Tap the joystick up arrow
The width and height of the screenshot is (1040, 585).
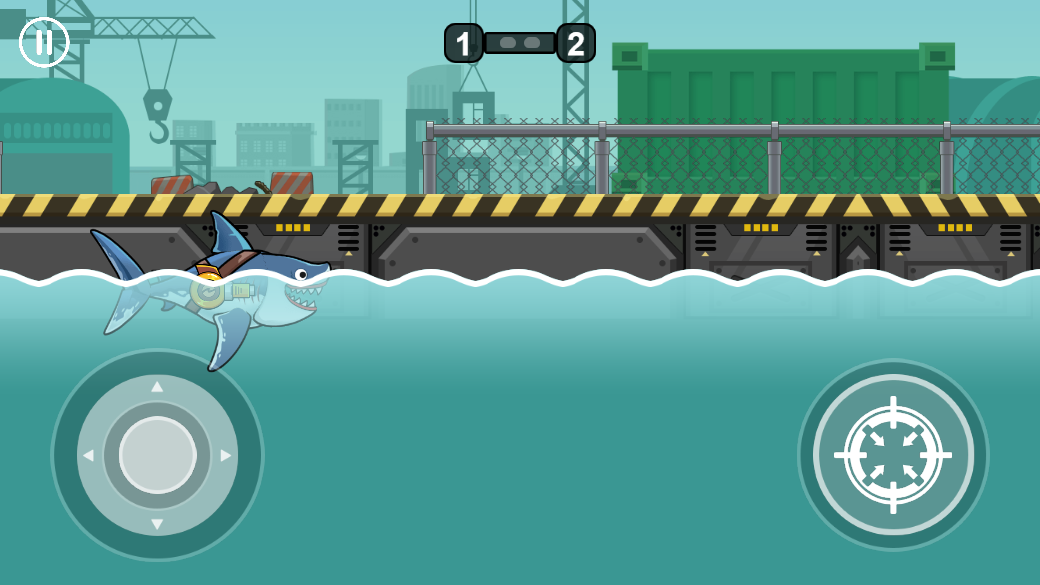(x=157, y=386)
